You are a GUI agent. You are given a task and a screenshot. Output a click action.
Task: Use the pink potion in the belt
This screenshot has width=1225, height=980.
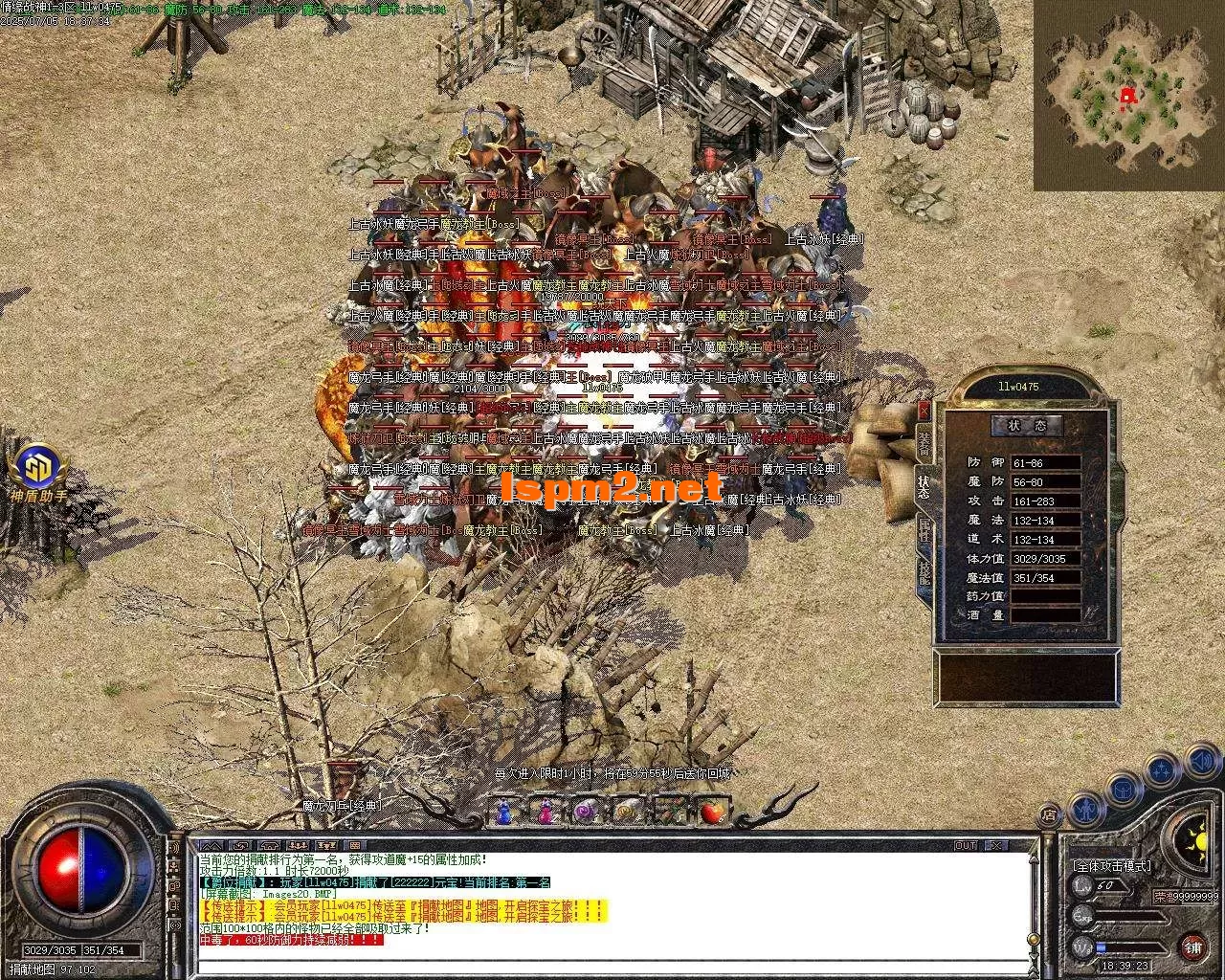pos(546,812)
